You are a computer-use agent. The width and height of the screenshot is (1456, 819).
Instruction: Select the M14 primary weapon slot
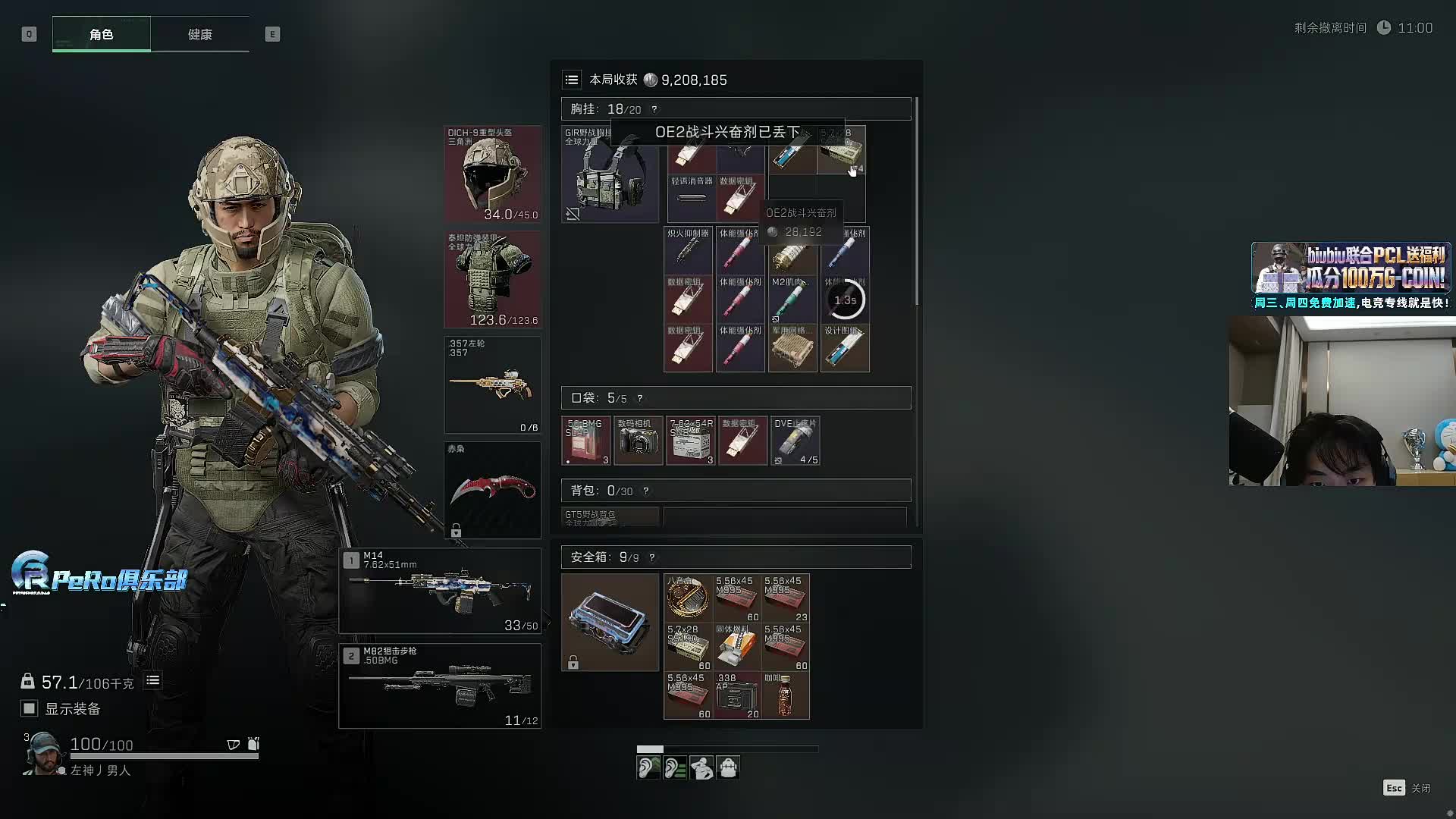[x=440, y=591]
